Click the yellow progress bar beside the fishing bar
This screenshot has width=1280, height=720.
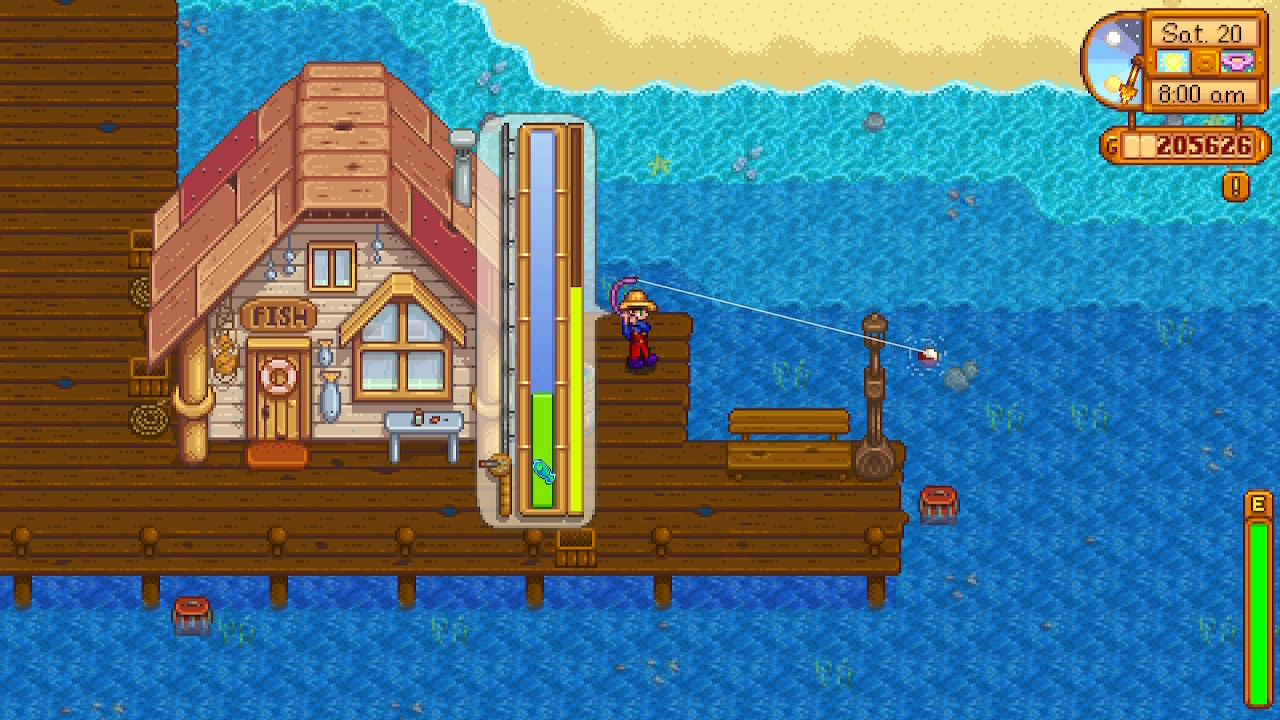575,400
